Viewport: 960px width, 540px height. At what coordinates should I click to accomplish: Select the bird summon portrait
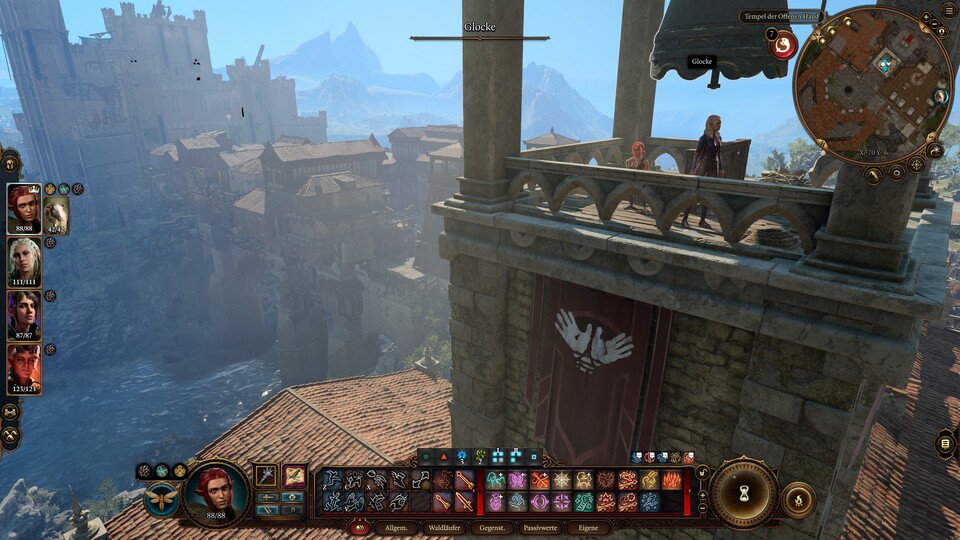pyautogui.click(x=56, y=214)
